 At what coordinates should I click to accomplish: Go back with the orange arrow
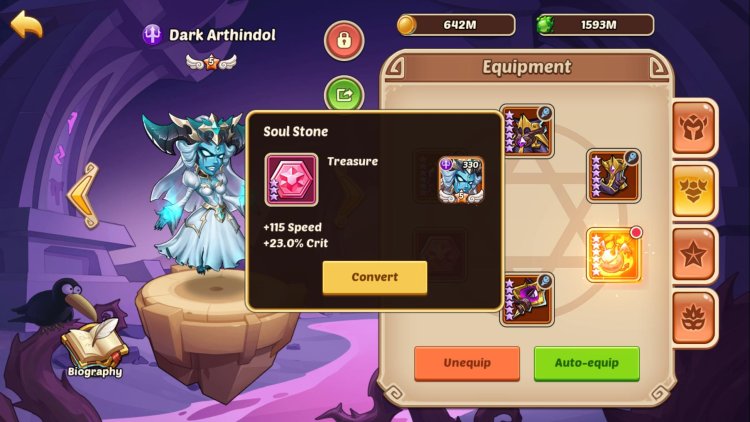(x=27, y=25)
